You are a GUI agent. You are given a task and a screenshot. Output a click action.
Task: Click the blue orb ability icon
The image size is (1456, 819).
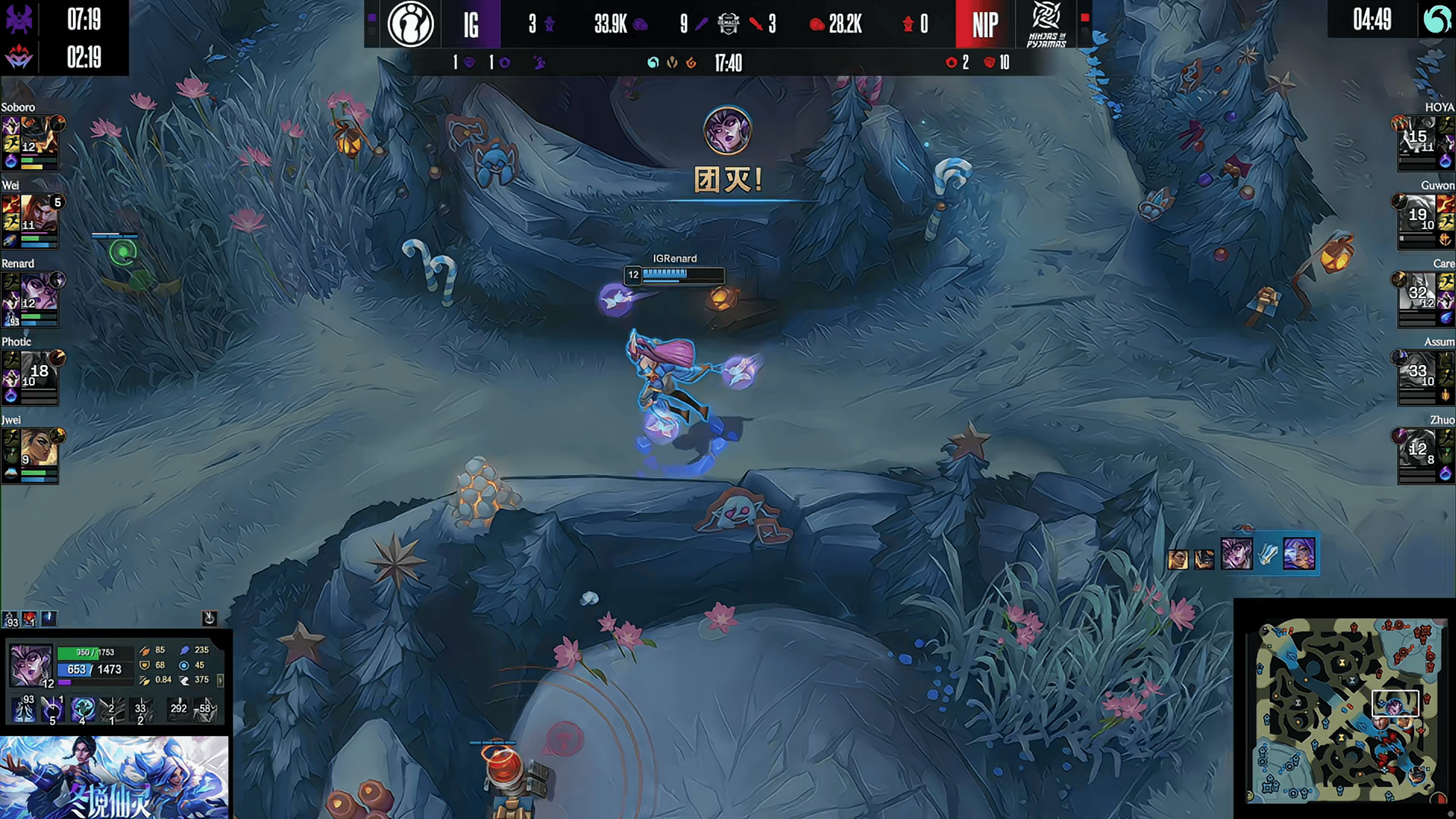(x=83, y=709)
